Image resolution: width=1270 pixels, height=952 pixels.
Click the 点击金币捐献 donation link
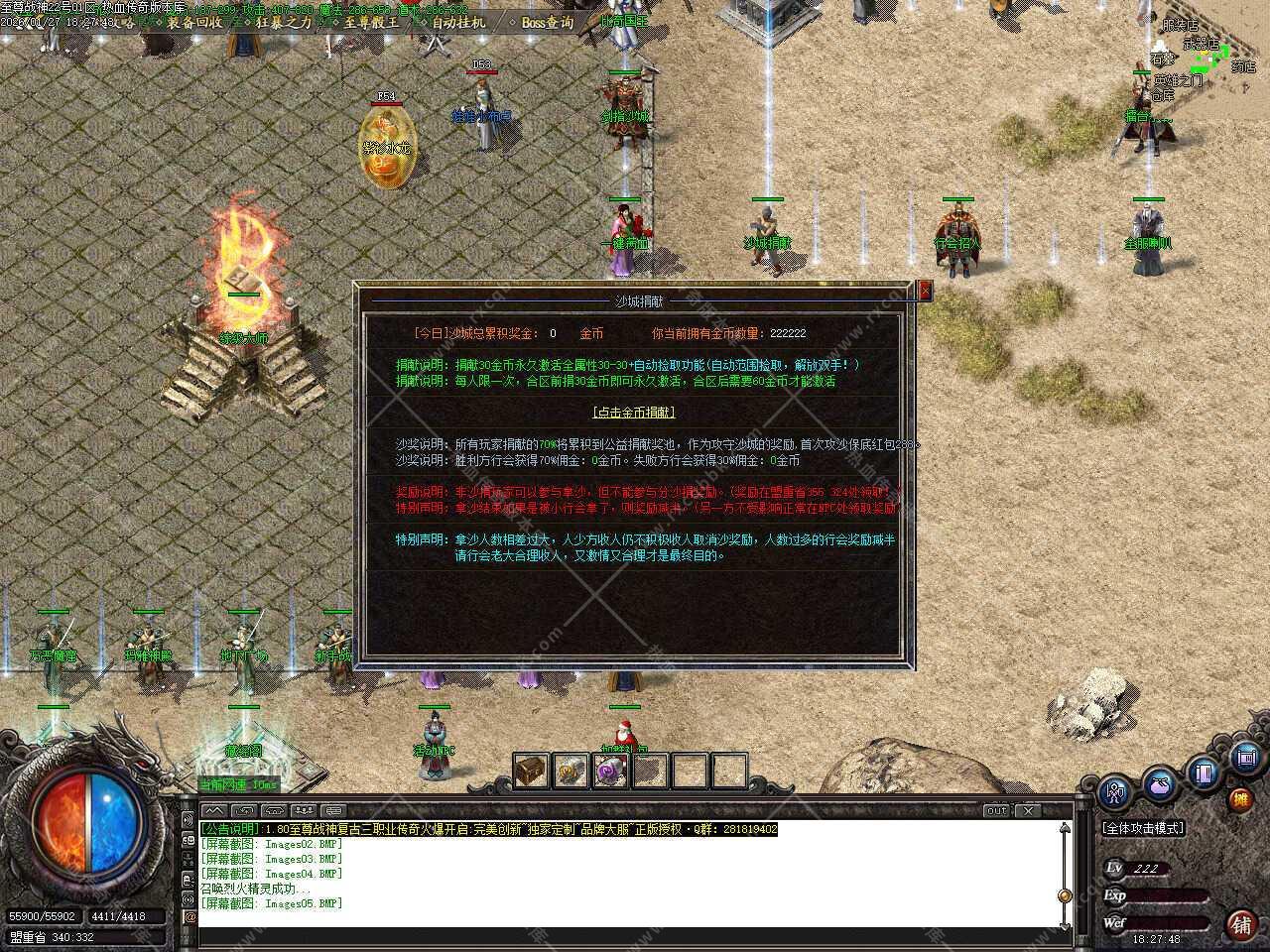tap(633, 413)
